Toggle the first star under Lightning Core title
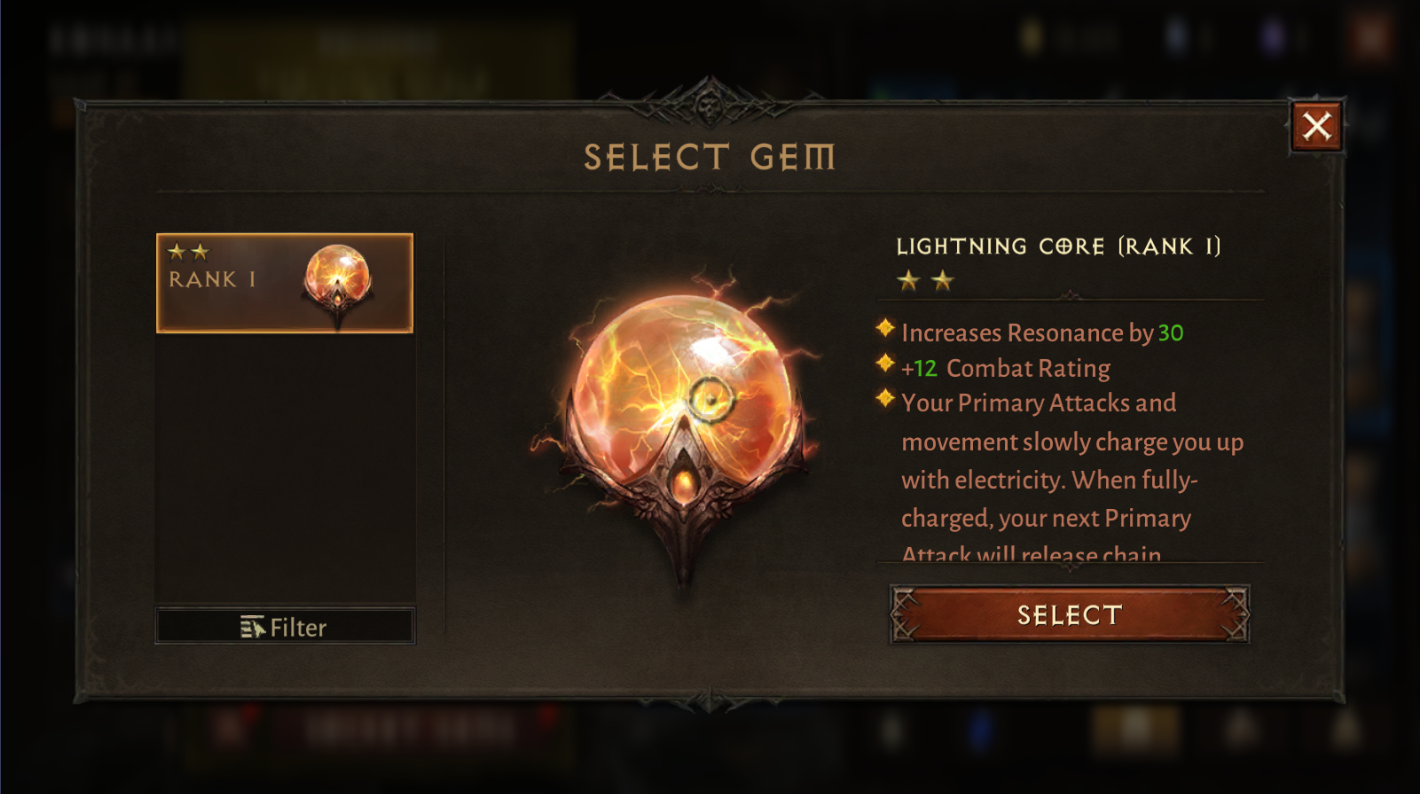The width and height of the screenshot is (1420, 794). click(x=910, y=281)
